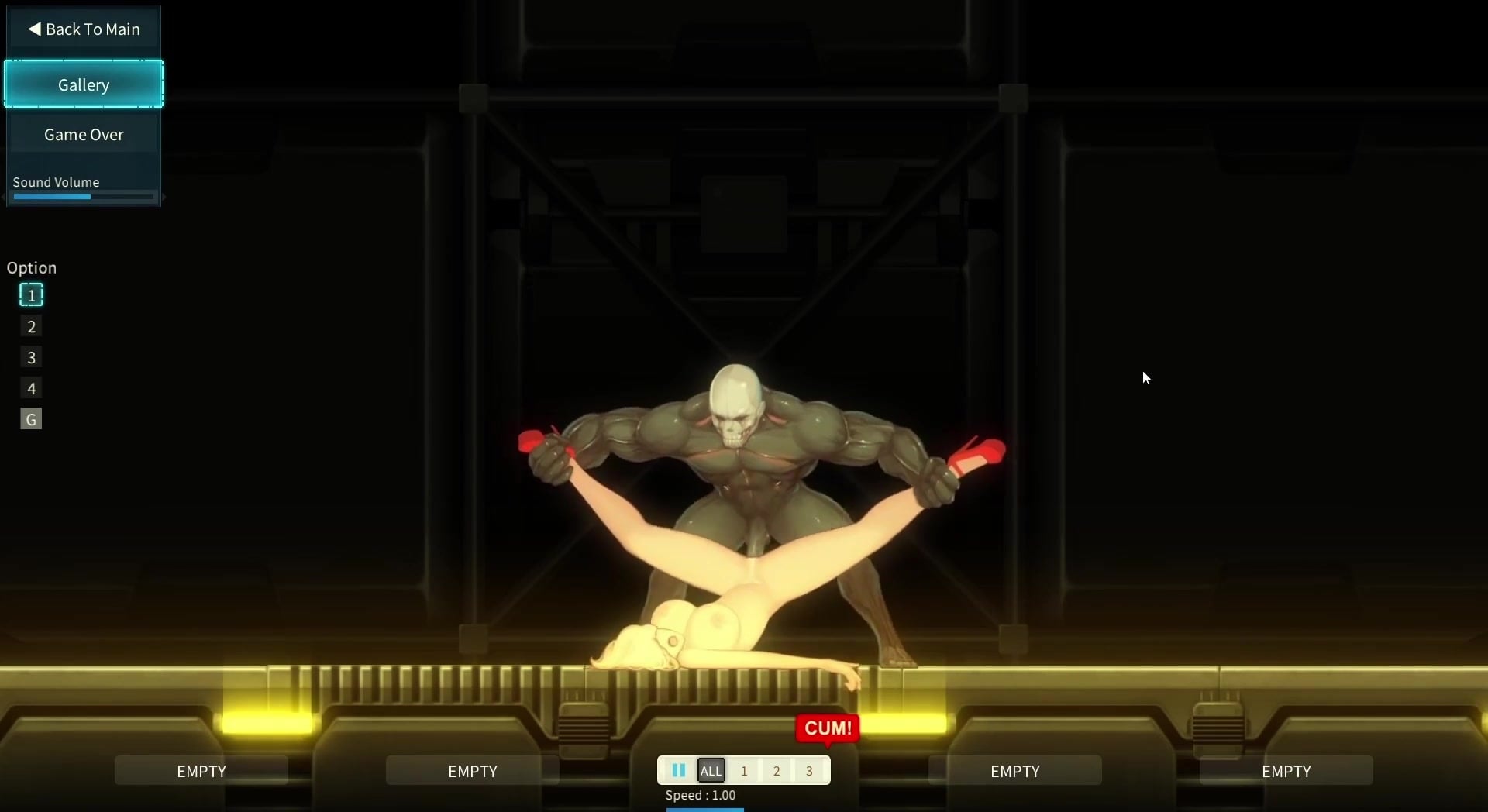The image size is (1488, 812).
Task: Click the left arrow of the Sound Volume bar
Action: pos(5,197)
